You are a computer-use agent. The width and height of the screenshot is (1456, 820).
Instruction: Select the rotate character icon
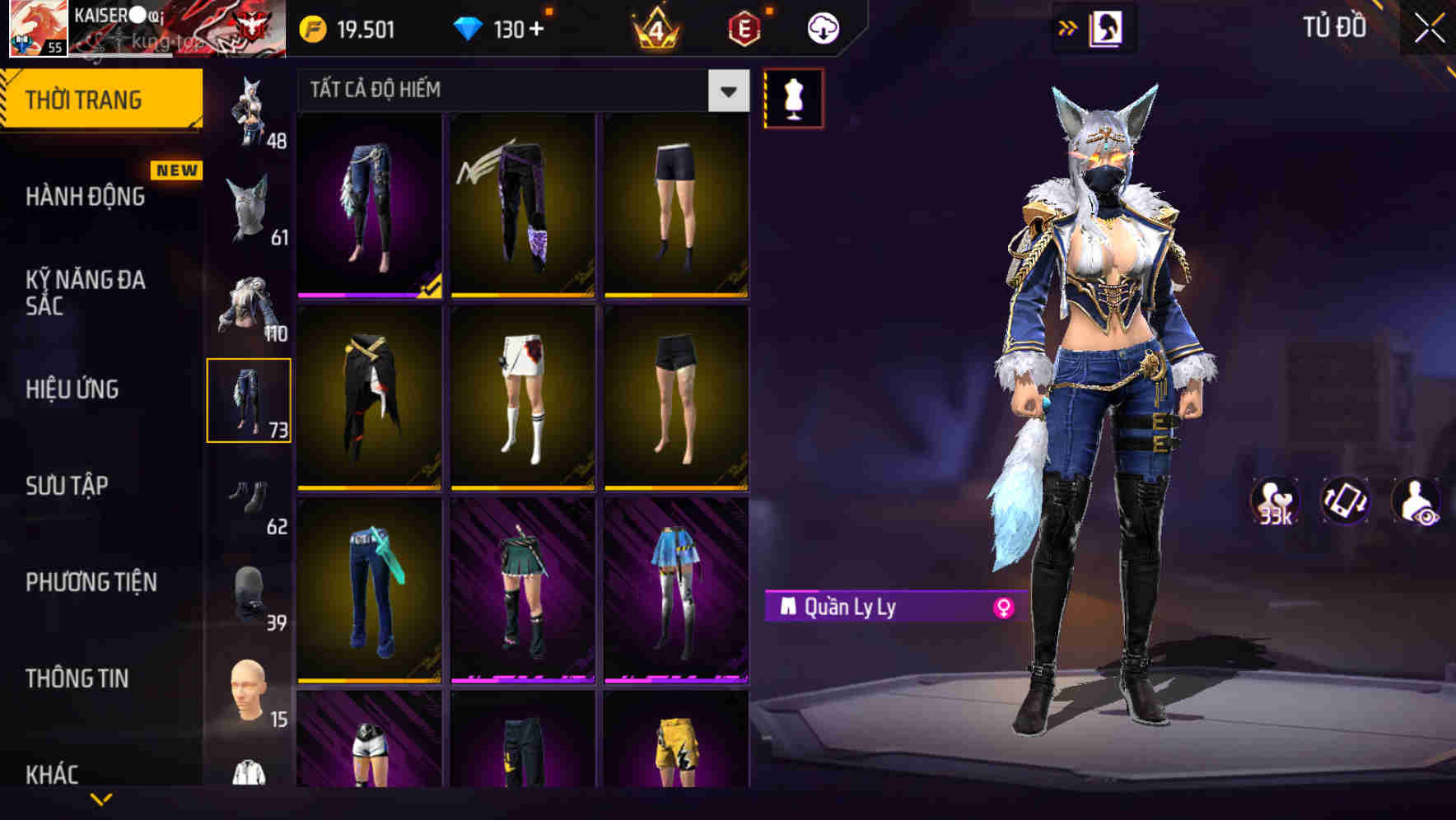[x=1345, y=501]
